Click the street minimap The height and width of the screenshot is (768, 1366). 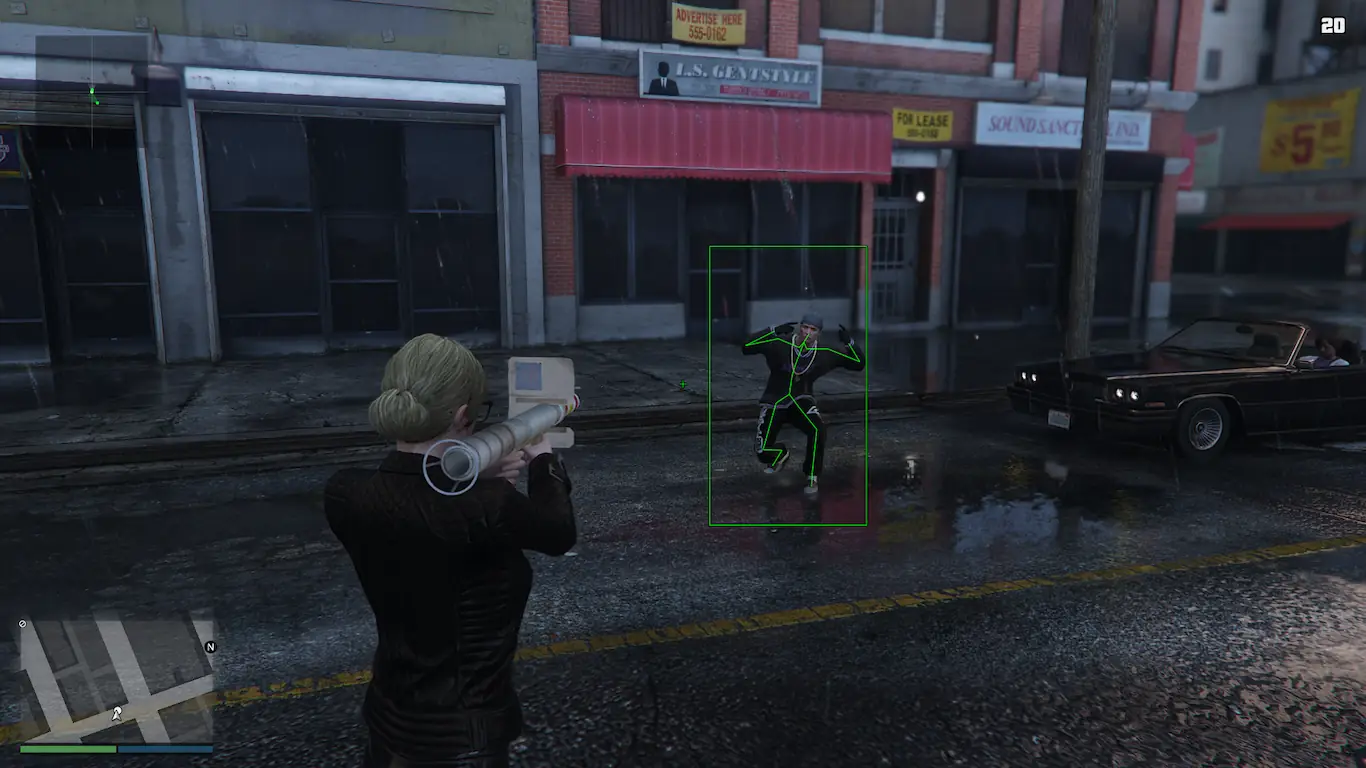click(x=116, y=678)
